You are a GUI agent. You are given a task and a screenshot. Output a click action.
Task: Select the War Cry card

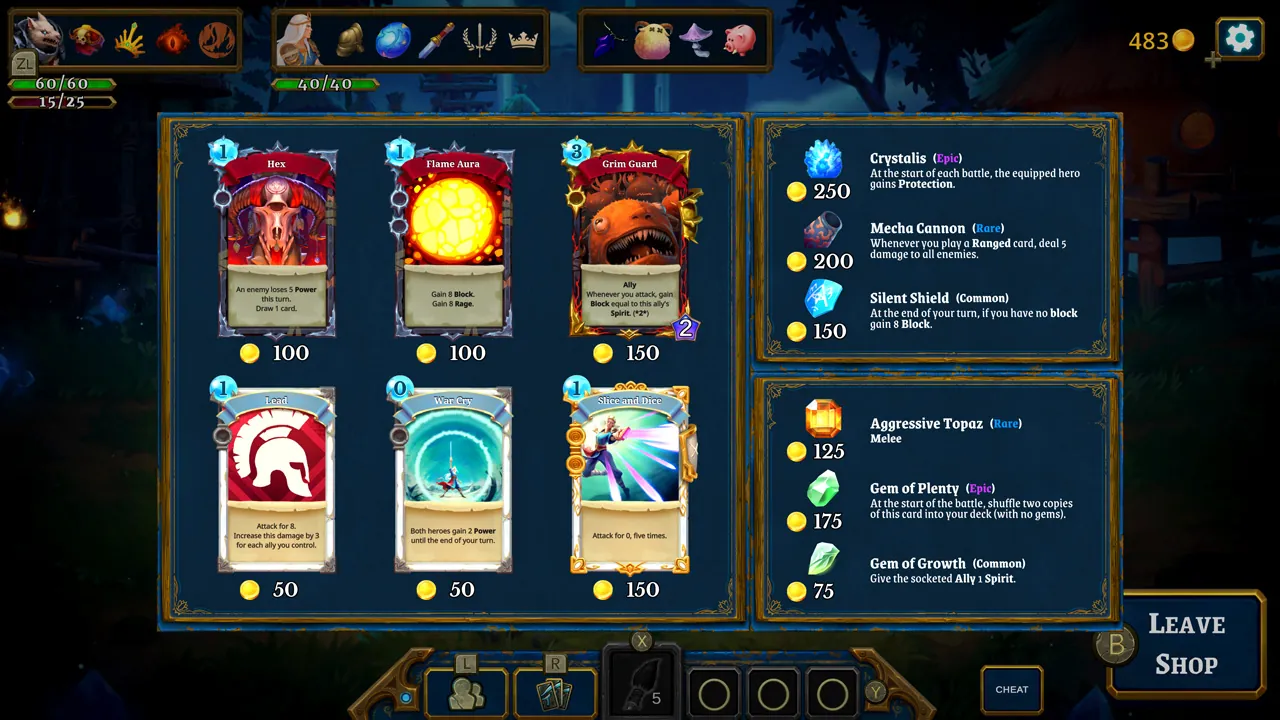[452, 475]
